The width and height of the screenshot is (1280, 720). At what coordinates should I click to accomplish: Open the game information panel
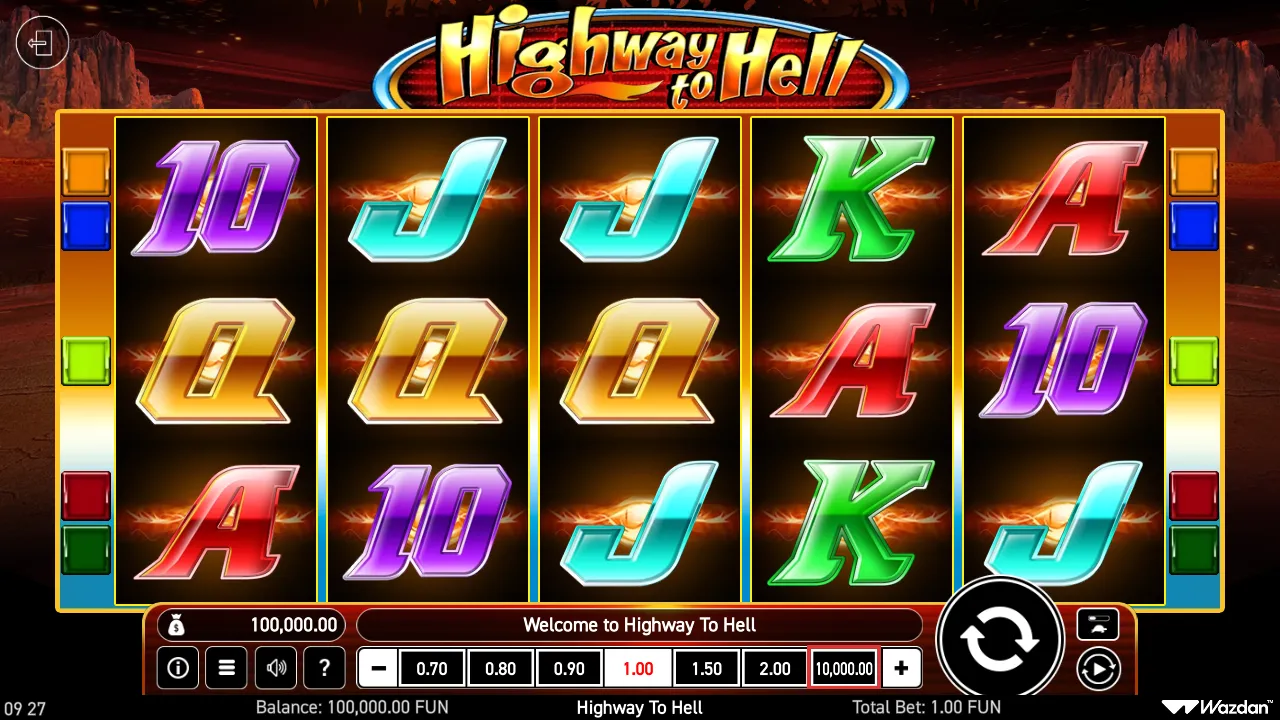tap(178, 668)
